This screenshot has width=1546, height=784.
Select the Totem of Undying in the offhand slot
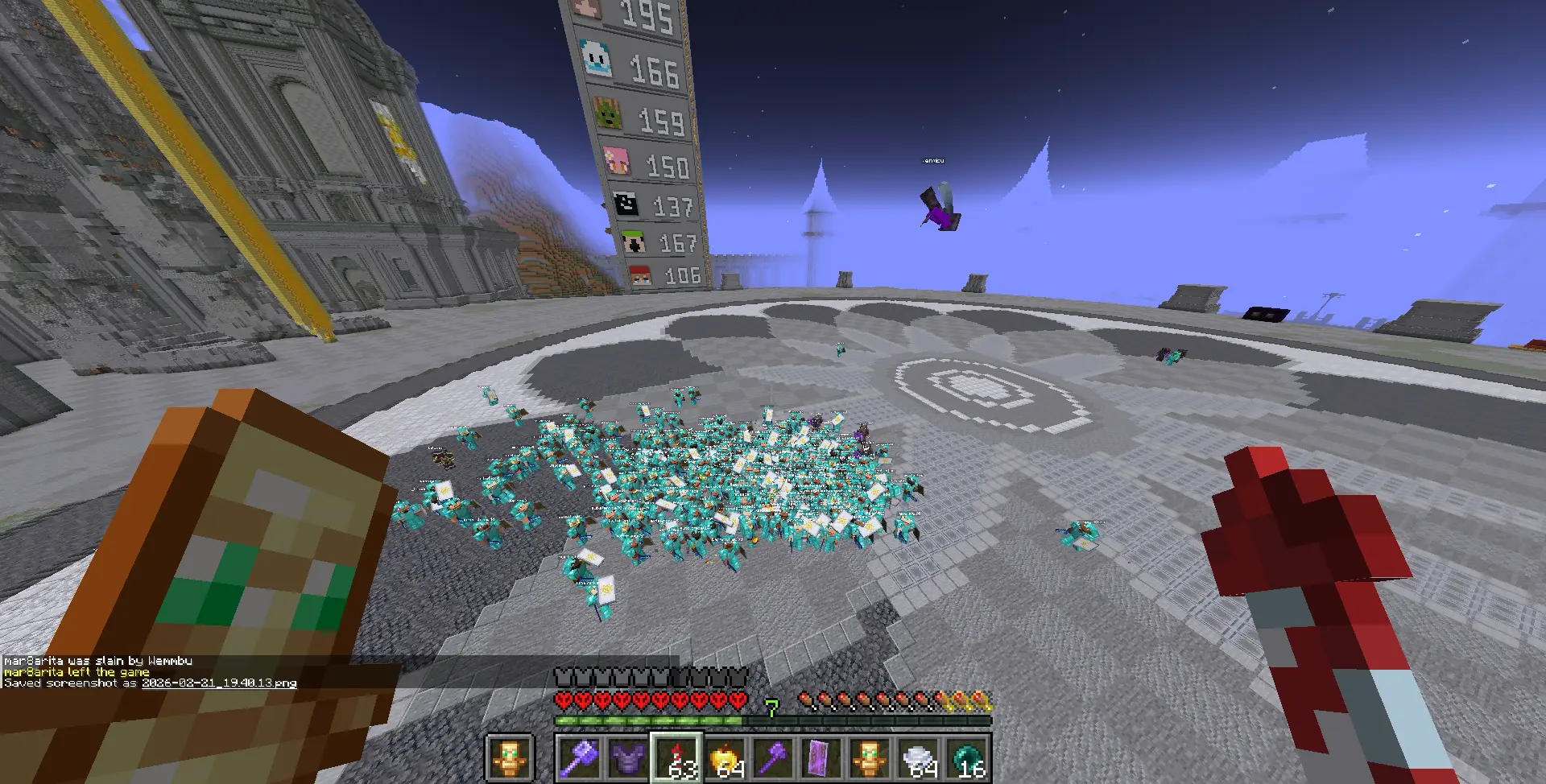511,755
